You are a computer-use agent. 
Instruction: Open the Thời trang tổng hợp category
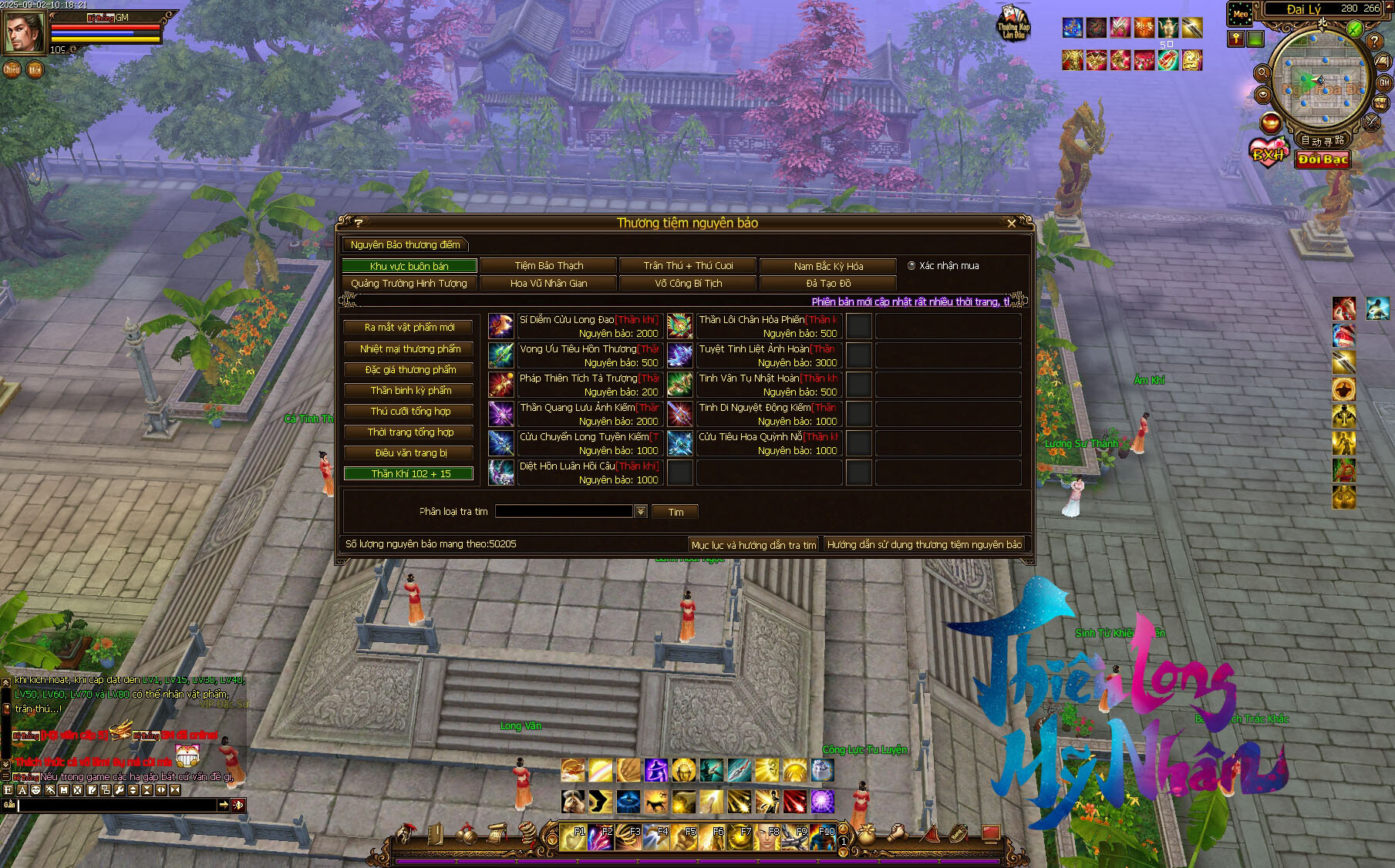(x=409, y=432)
